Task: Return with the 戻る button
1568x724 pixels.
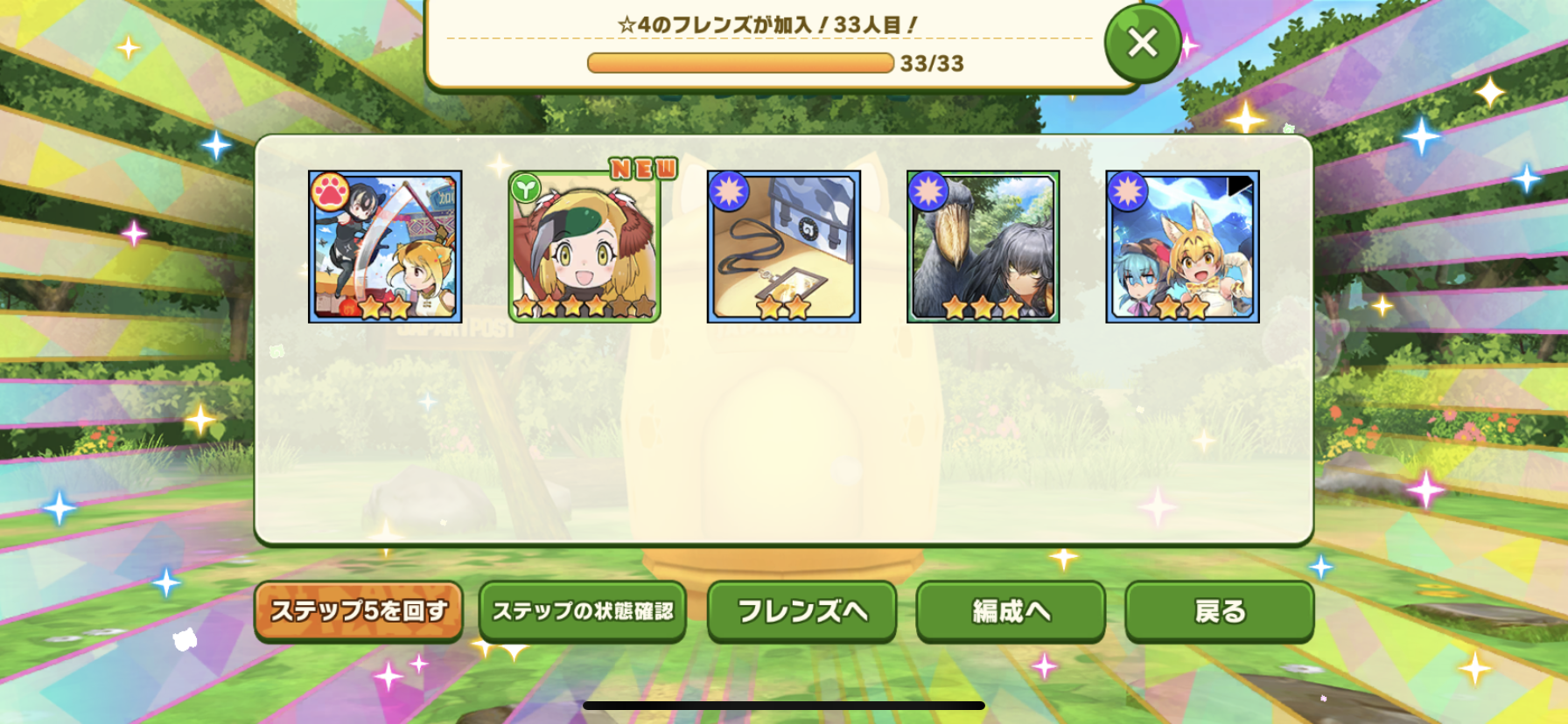Action: pyautogui.click(x=1219, y=611)
